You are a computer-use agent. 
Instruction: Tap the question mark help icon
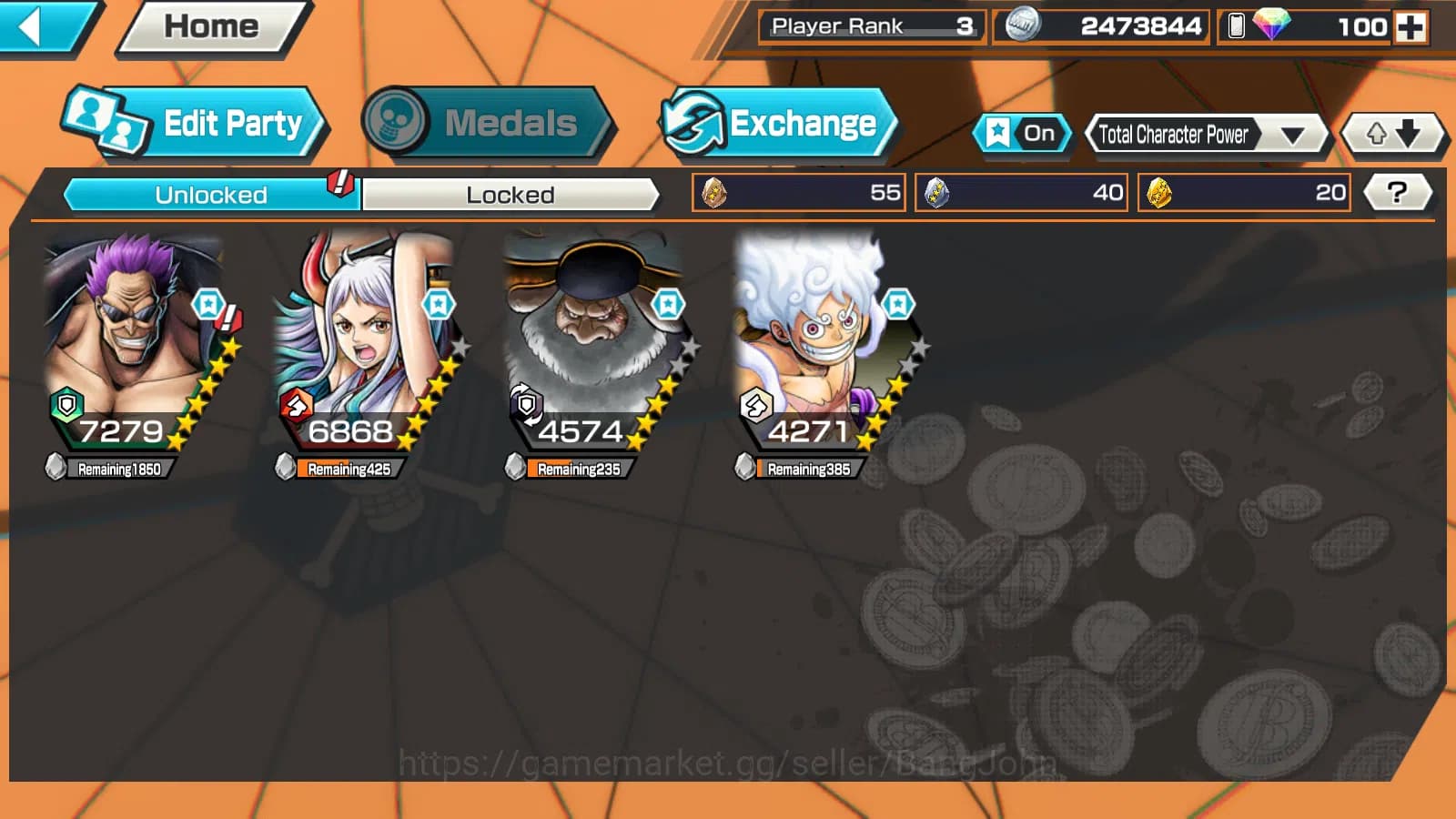point(1399,192)
